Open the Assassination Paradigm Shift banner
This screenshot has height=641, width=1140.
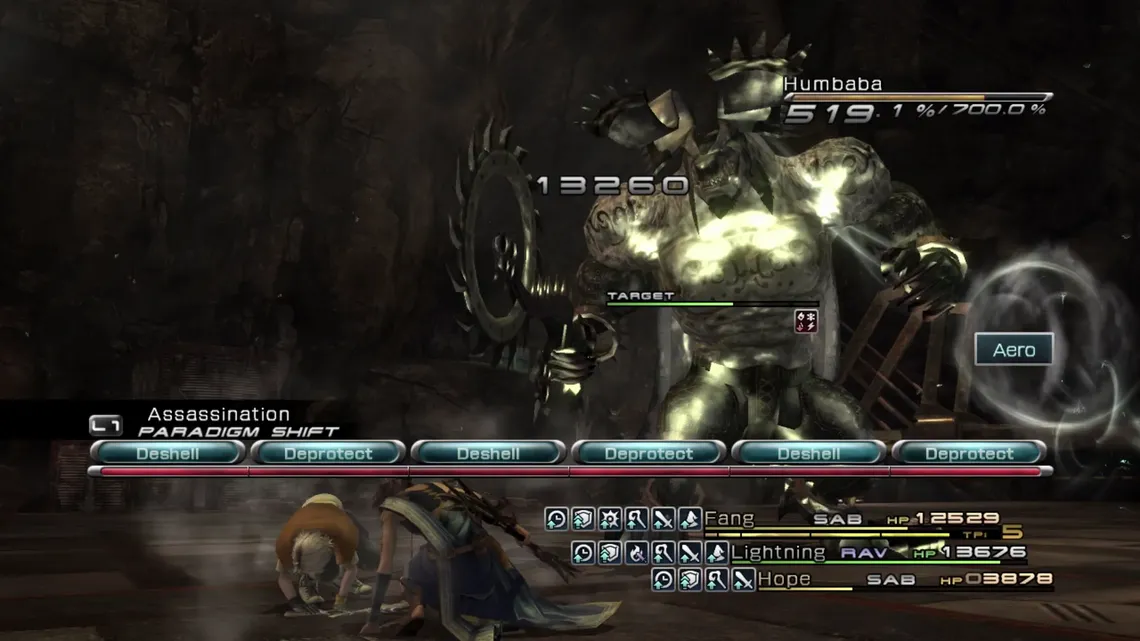(218, 423)
